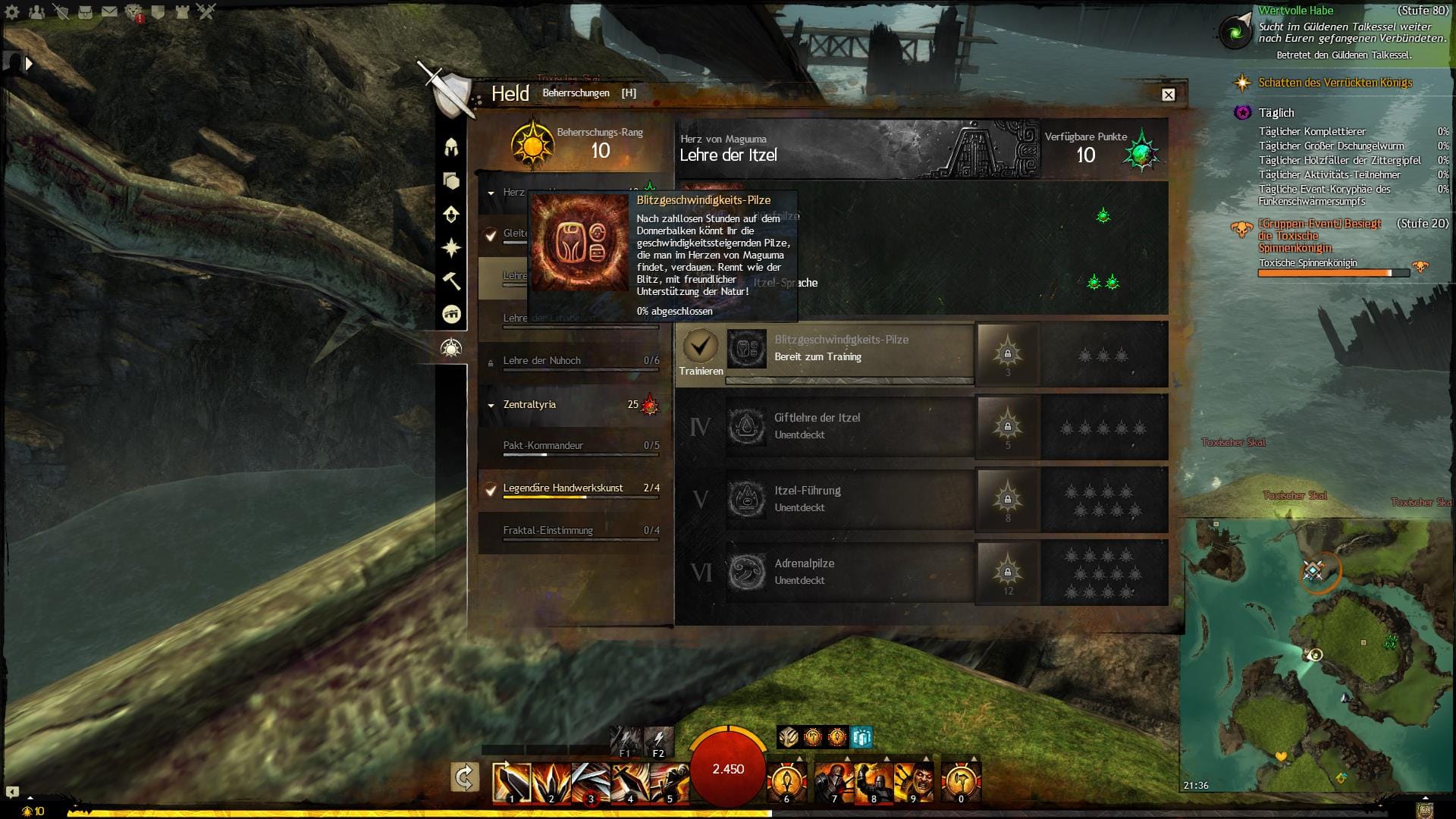Collapse the Zentraltyria mastery region
Viewport: 1456px width, 819px height.
coord(491,405)
